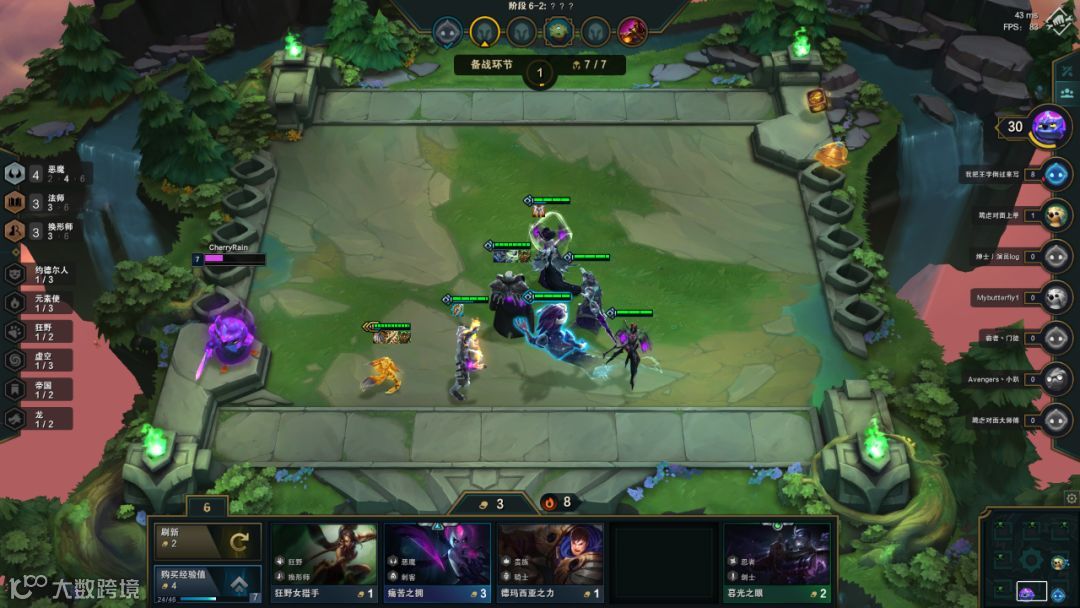Buy experience with the 购买经验值 button
This screenshot has height=608, width=1080.
click(206, 583)
